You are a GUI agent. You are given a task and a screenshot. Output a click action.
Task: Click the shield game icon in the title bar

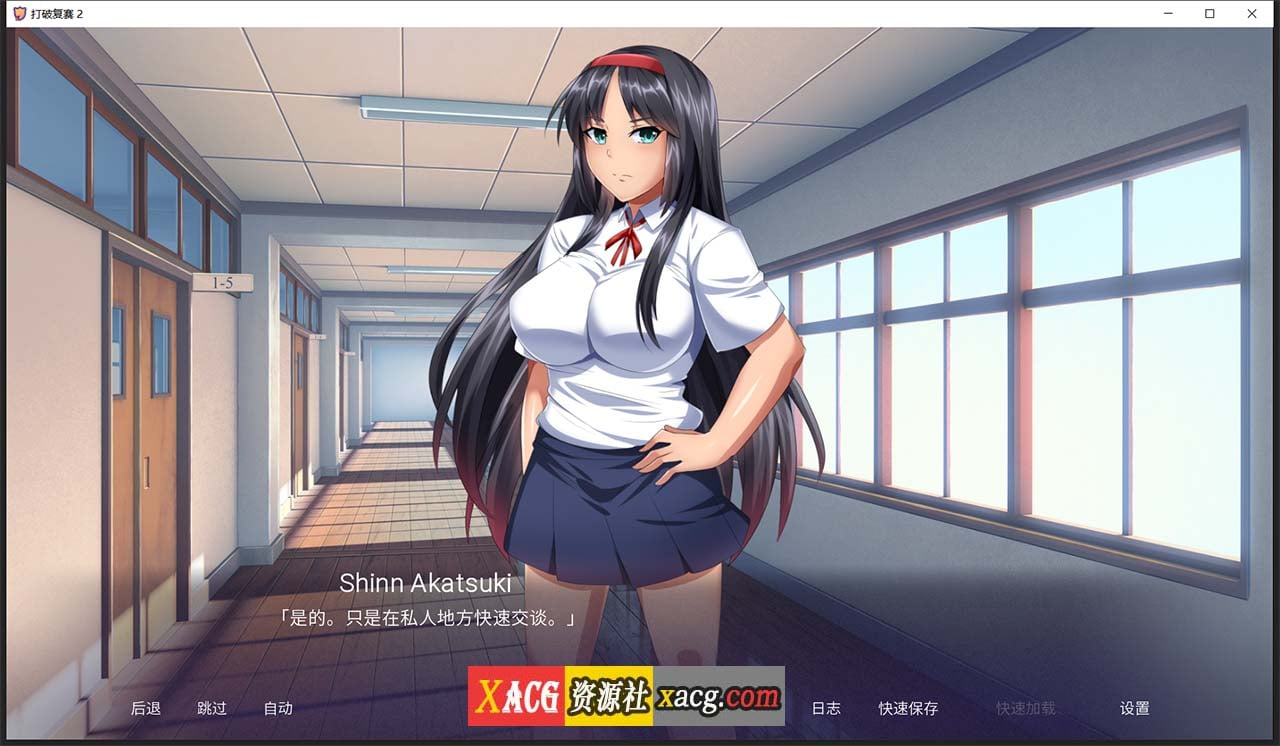coord(19,13)
